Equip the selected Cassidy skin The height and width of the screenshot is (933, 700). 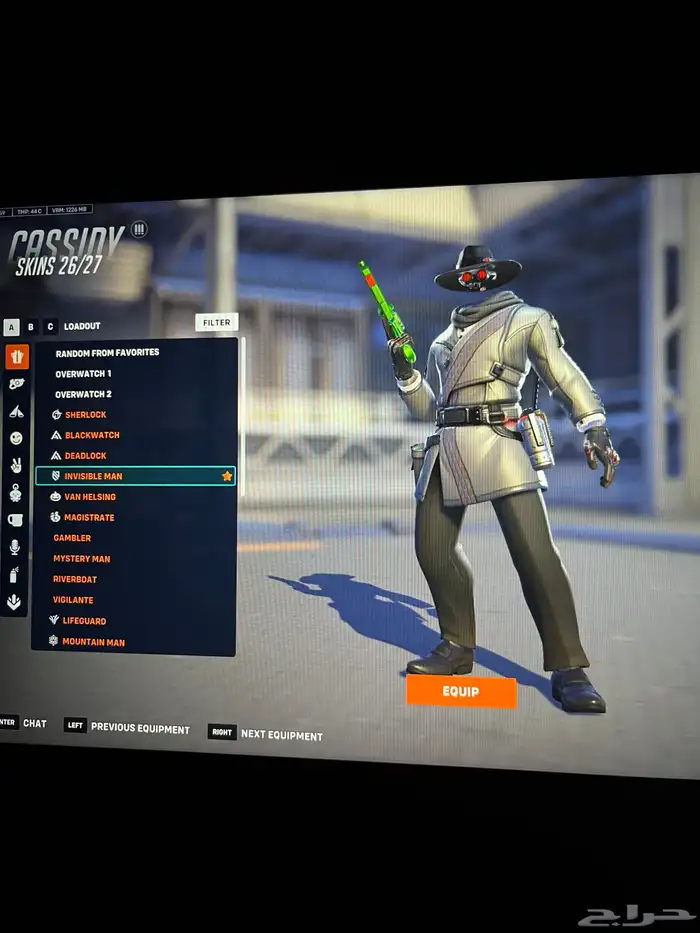click(461, 691)
